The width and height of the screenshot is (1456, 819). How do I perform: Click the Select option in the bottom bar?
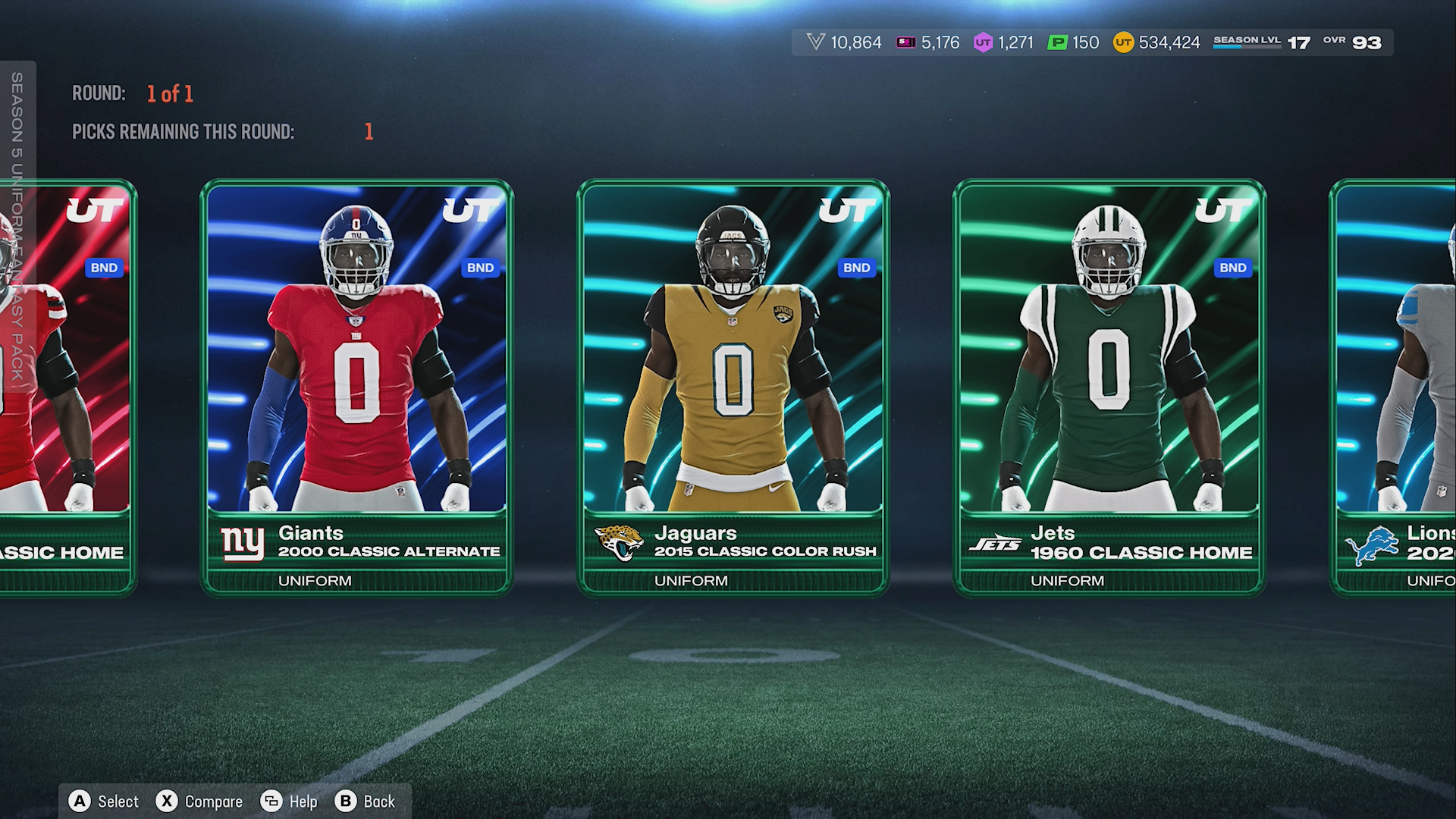[x=104, y=802]
